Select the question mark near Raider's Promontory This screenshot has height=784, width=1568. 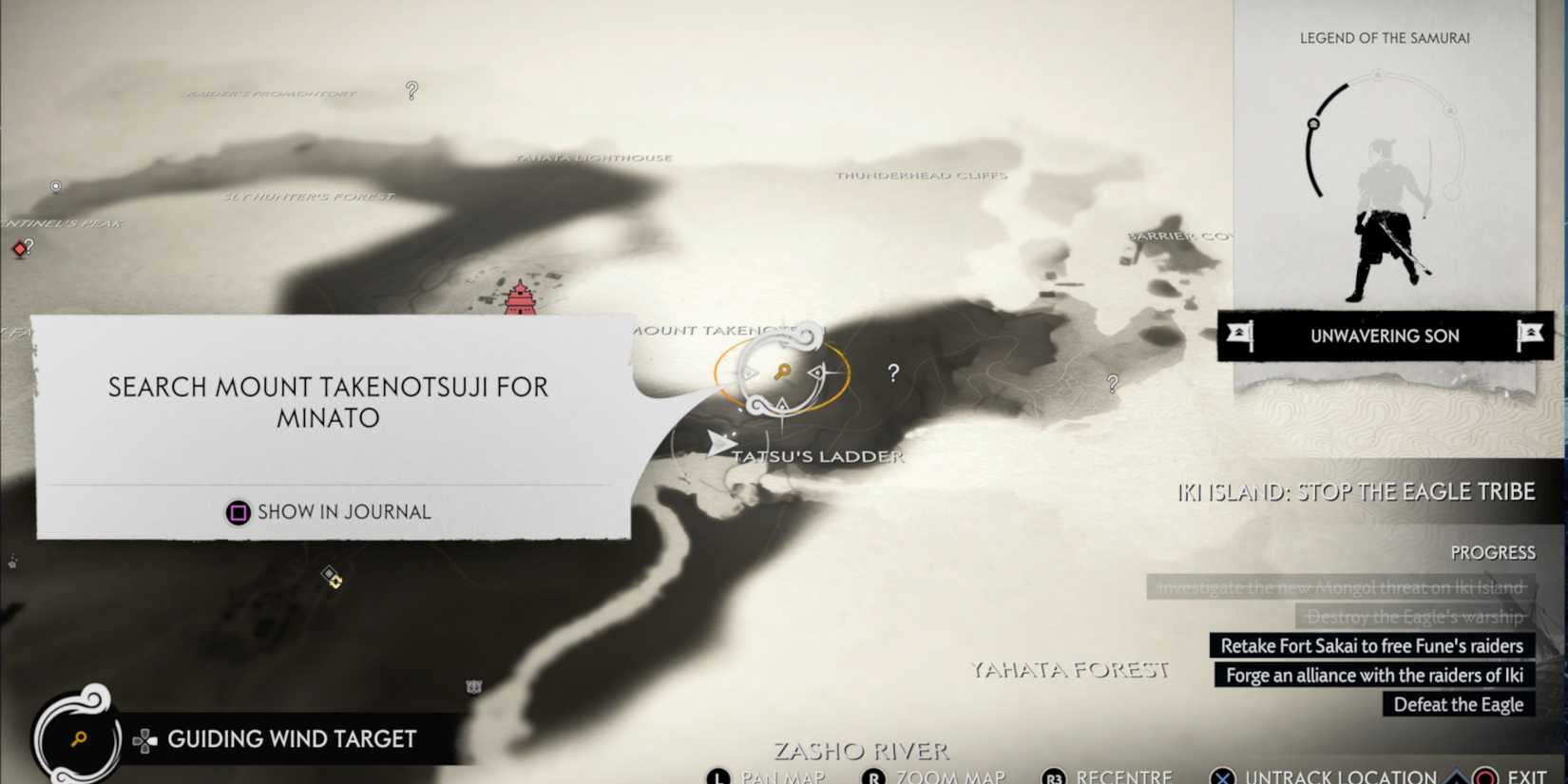click(411, 90)
